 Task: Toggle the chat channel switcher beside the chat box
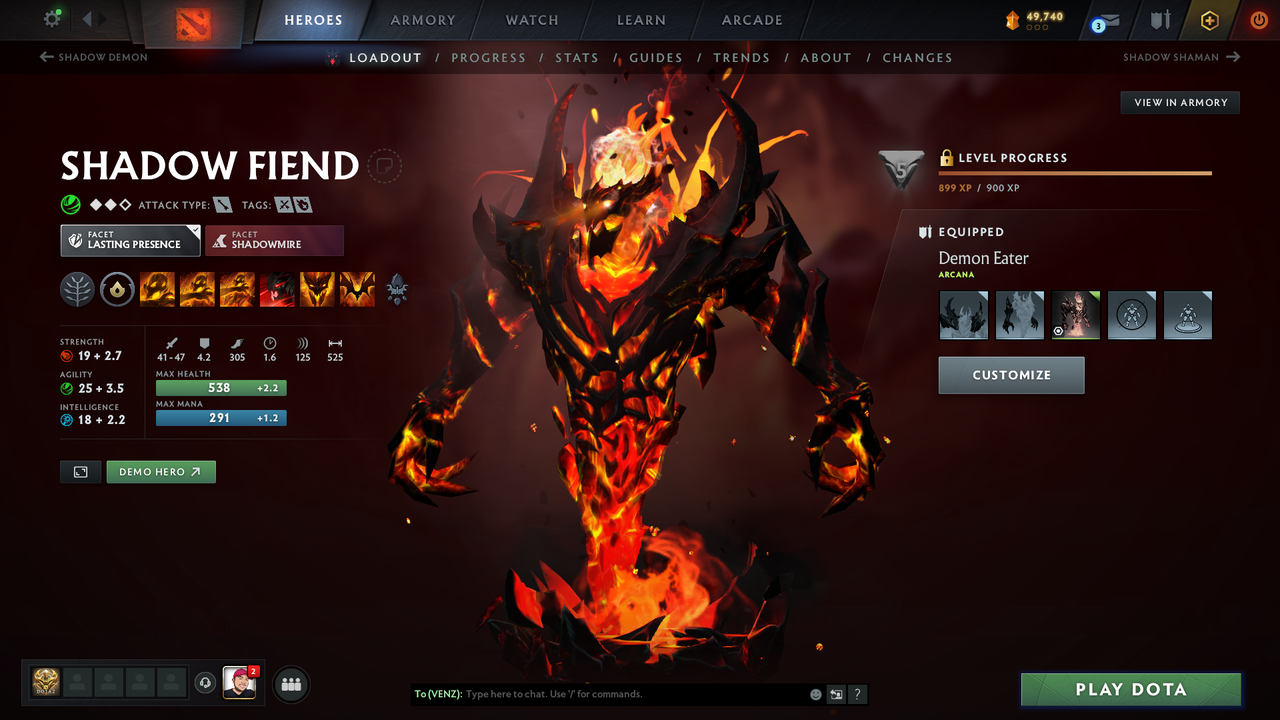(836, 694)
